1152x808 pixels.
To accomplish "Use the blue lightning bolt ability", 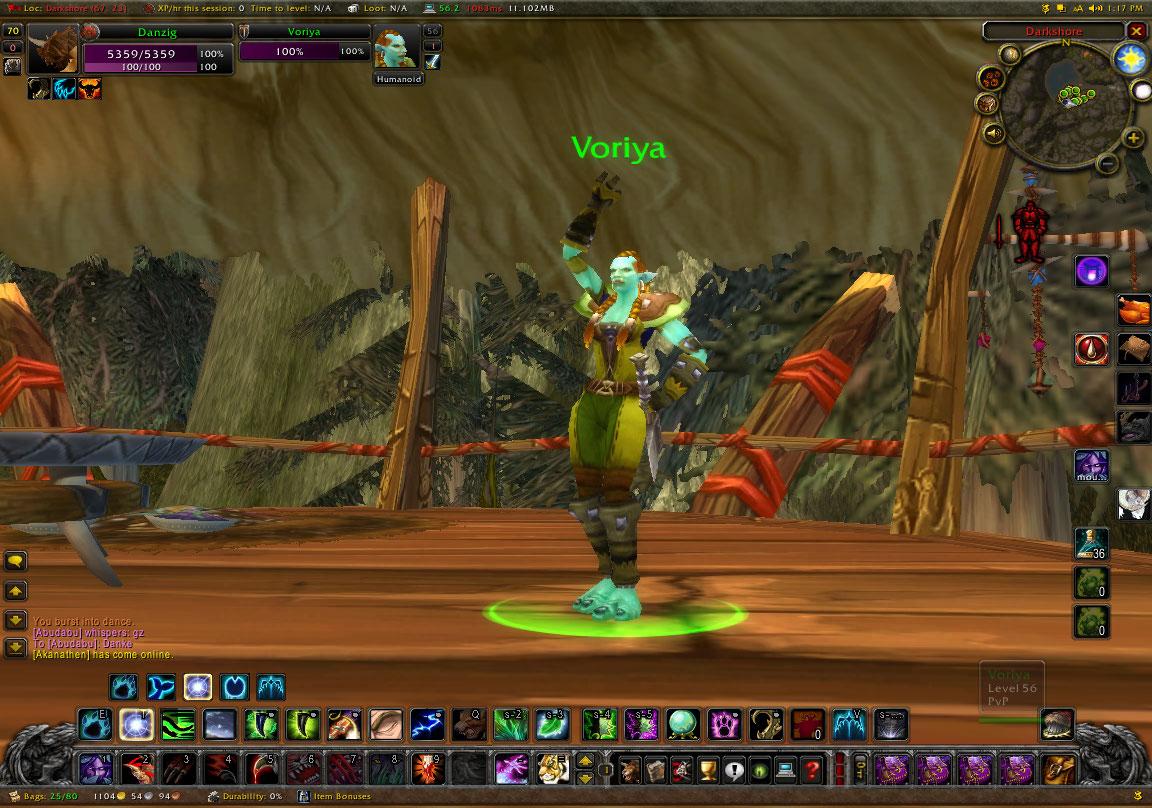I will click(428, 723).
